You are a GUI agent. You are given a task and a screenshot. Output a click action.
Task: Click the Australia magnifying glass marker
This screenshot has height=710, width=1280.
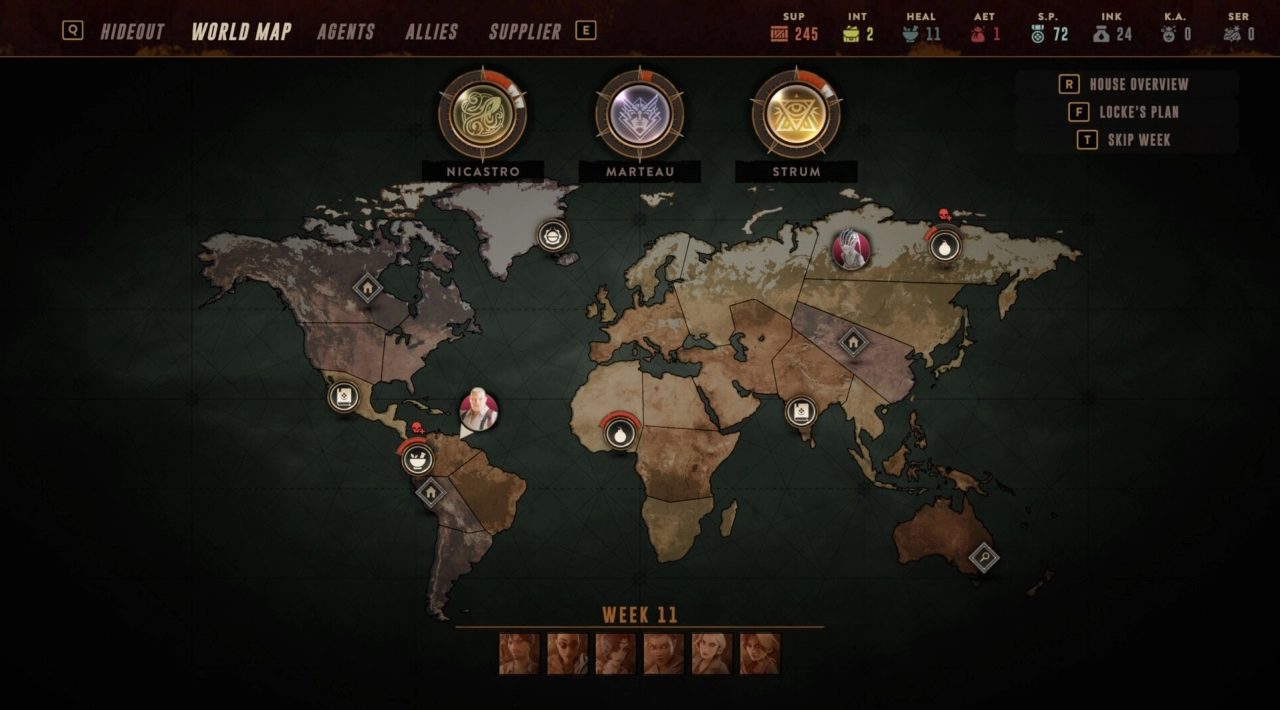click(x=984, y=557)
